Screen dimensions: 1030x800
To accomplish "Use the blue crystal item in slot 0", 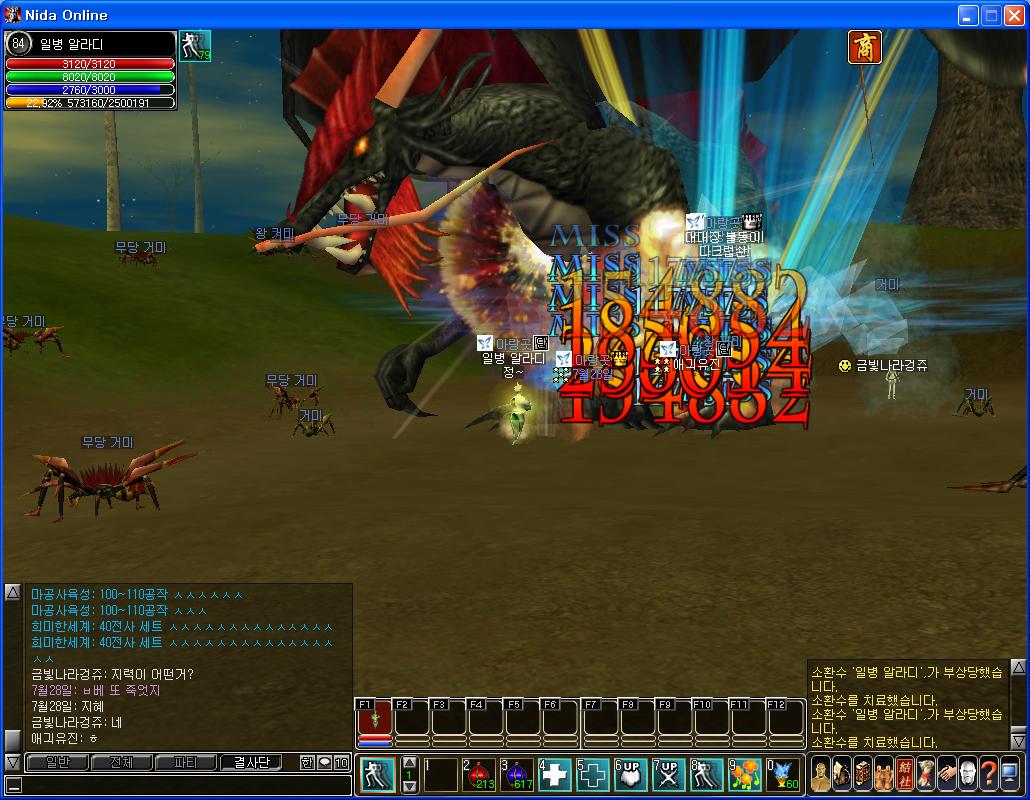I will click(783, 774).
